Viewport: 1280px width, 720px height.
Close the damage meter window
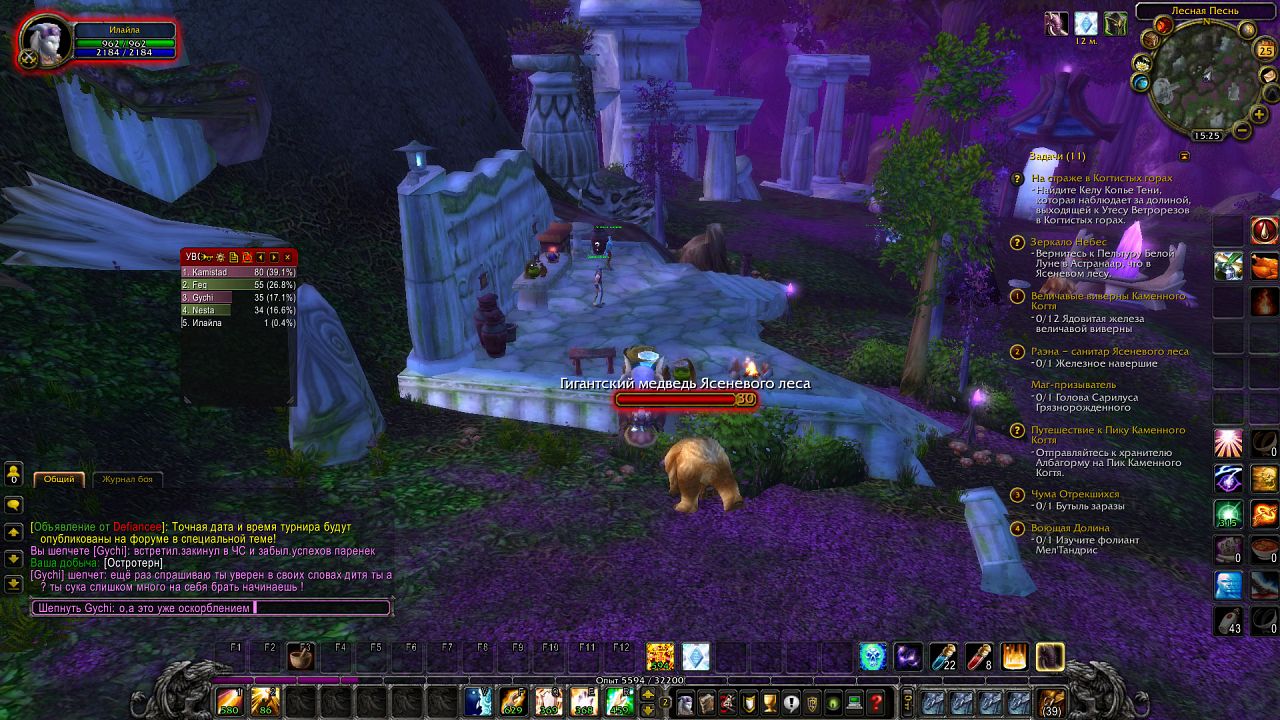[x=288, y=257]
